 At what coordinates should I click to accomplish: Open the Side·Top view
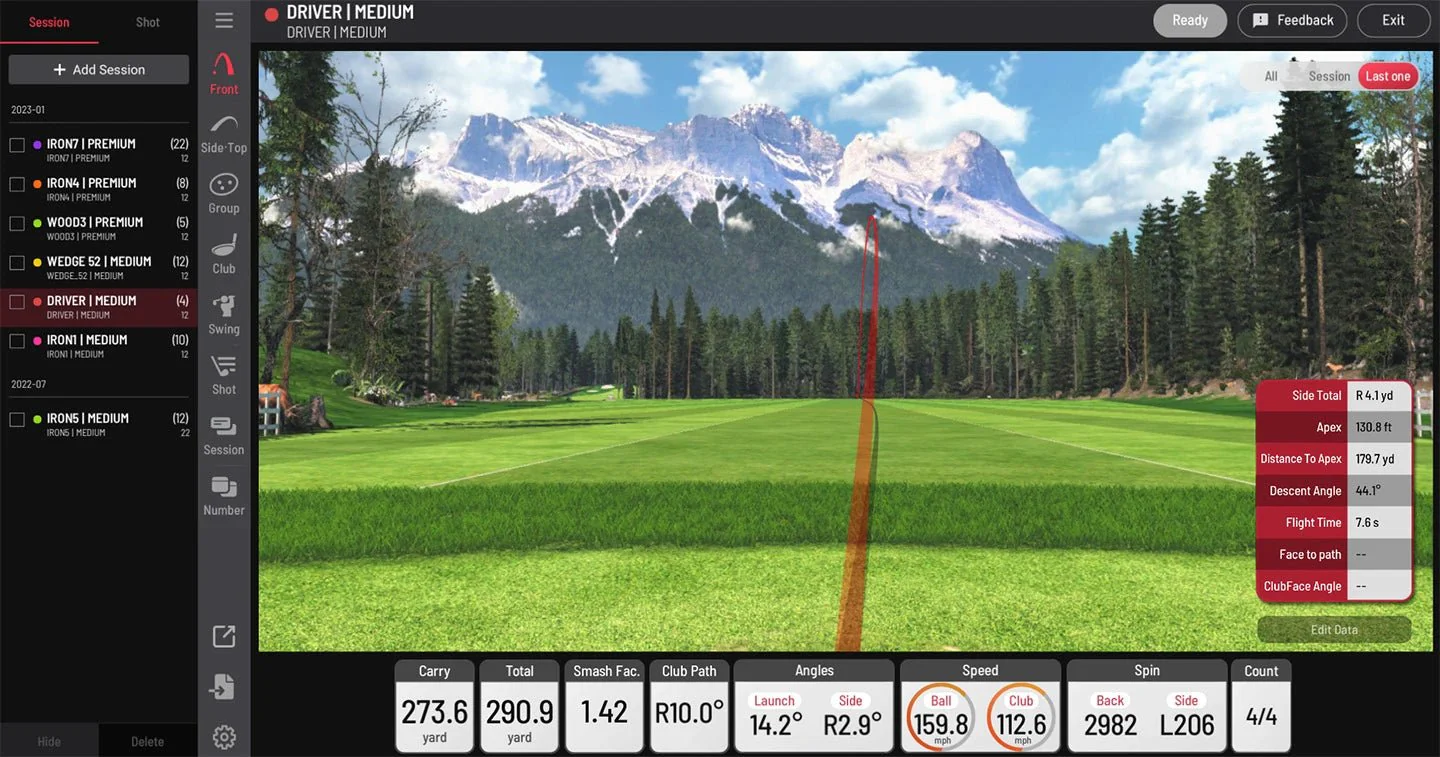223,132
